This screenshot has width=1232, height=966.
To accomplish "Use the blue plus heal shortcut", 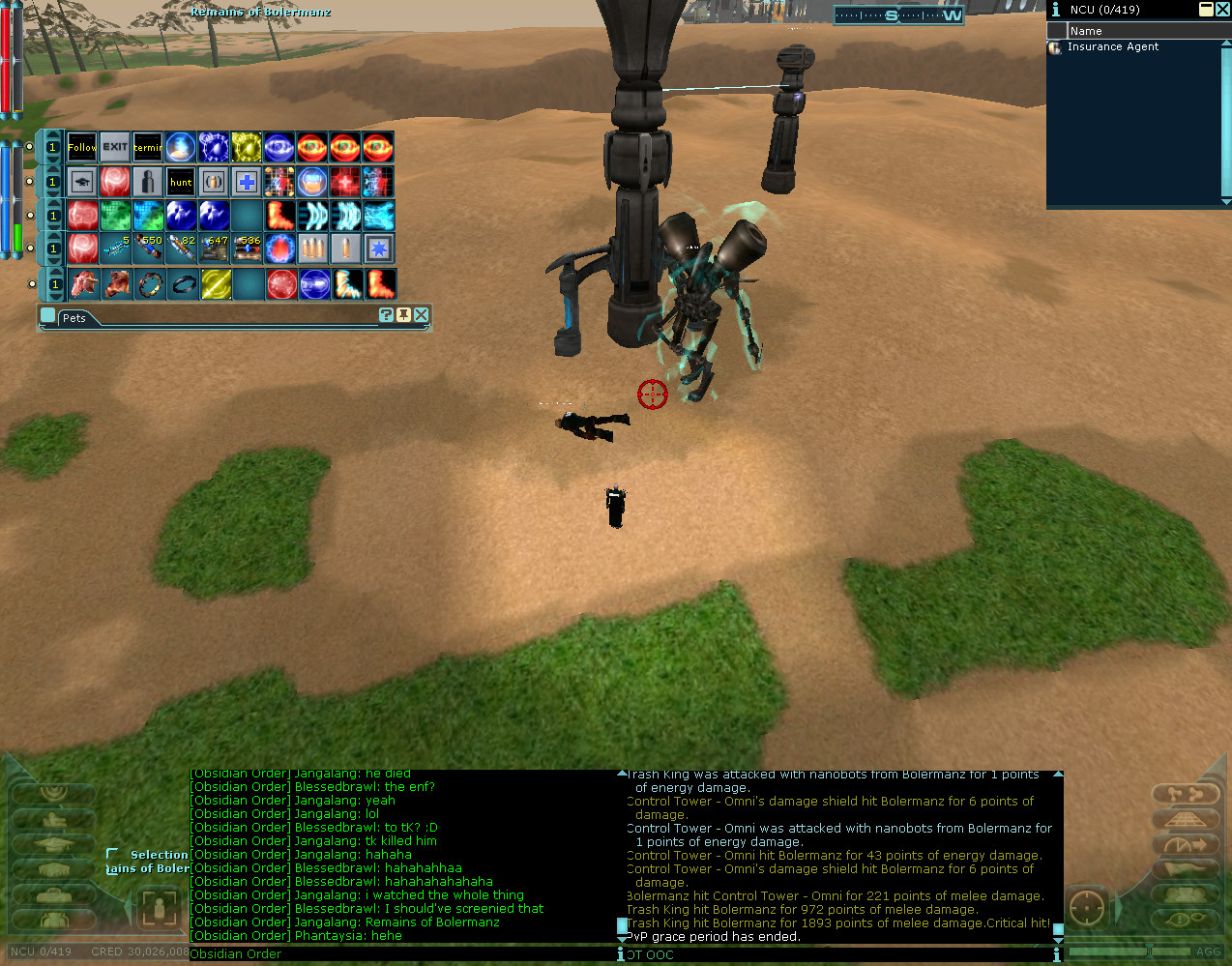I will pyautogui.click(x=247, y=182).
